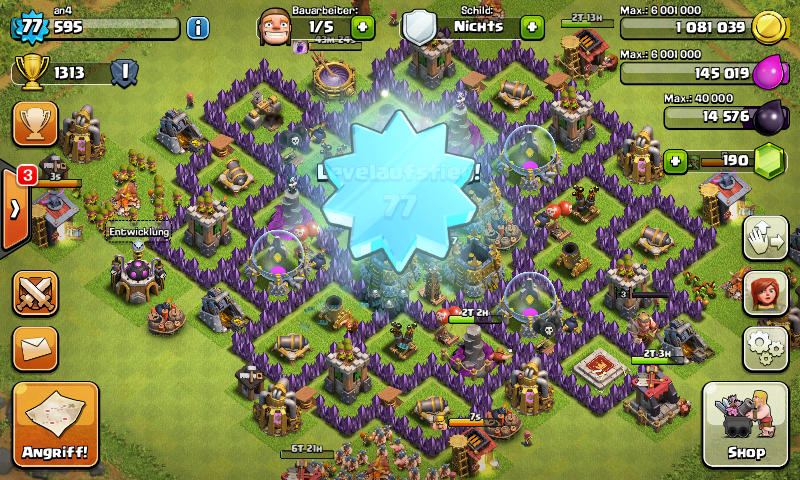The height and width of the screenshot is (480, 800).
Task: Open the envelope messages inbox
Action: (x=34, y=347)
